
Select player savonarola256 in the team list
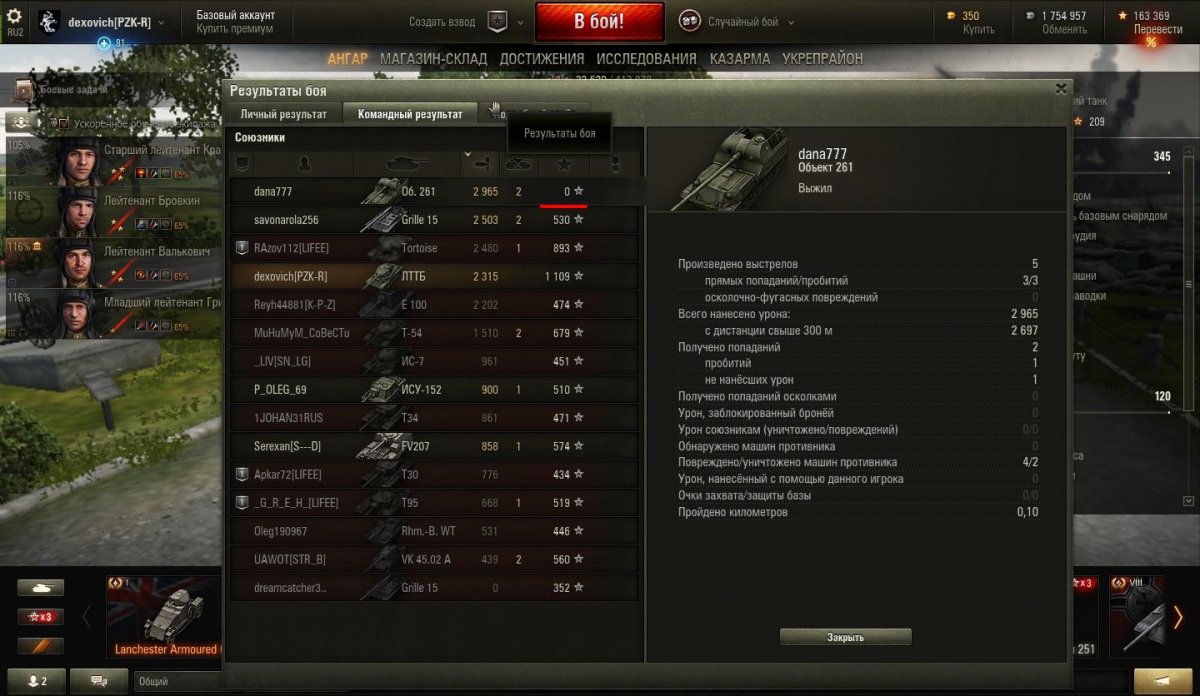286,220
